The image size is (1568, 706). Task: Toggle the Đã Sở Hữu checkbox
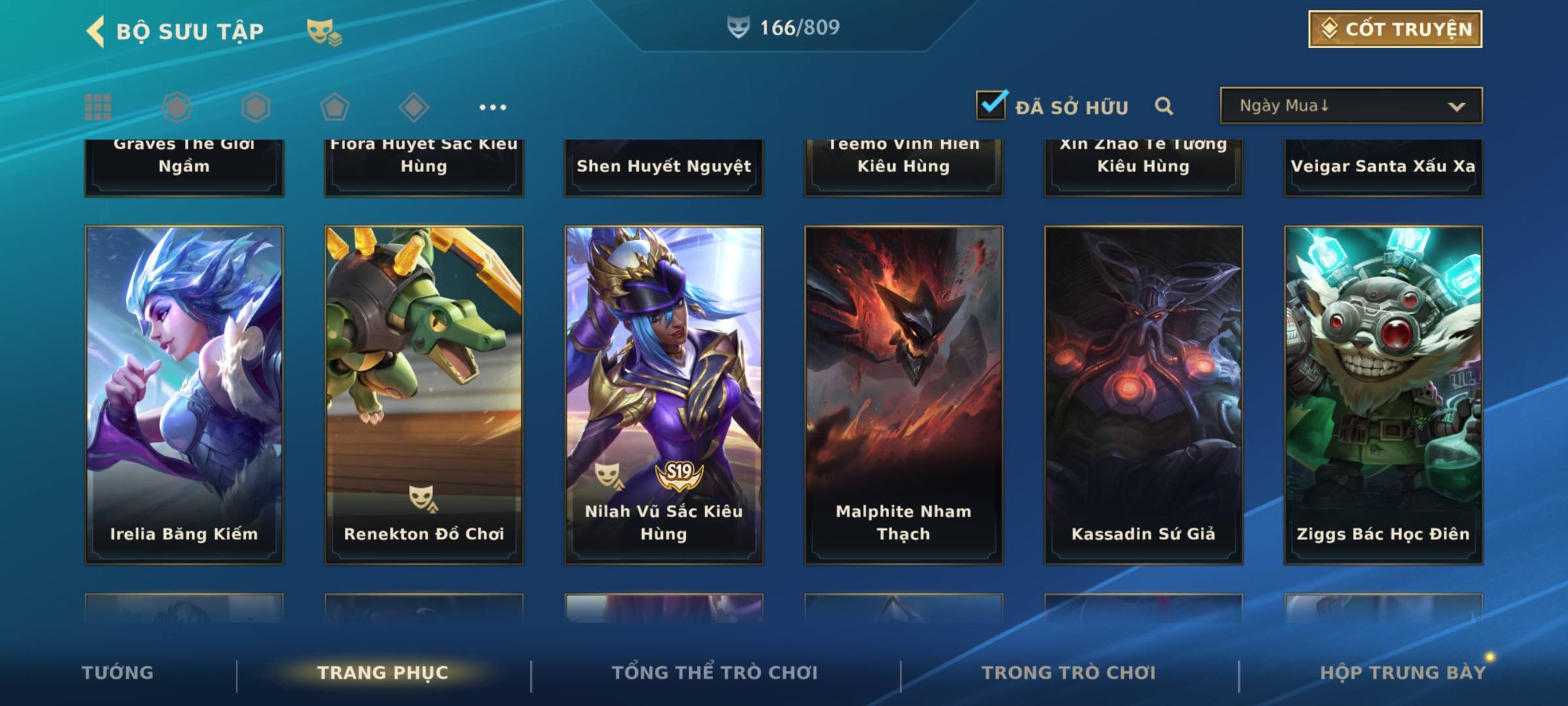[991, 105]
